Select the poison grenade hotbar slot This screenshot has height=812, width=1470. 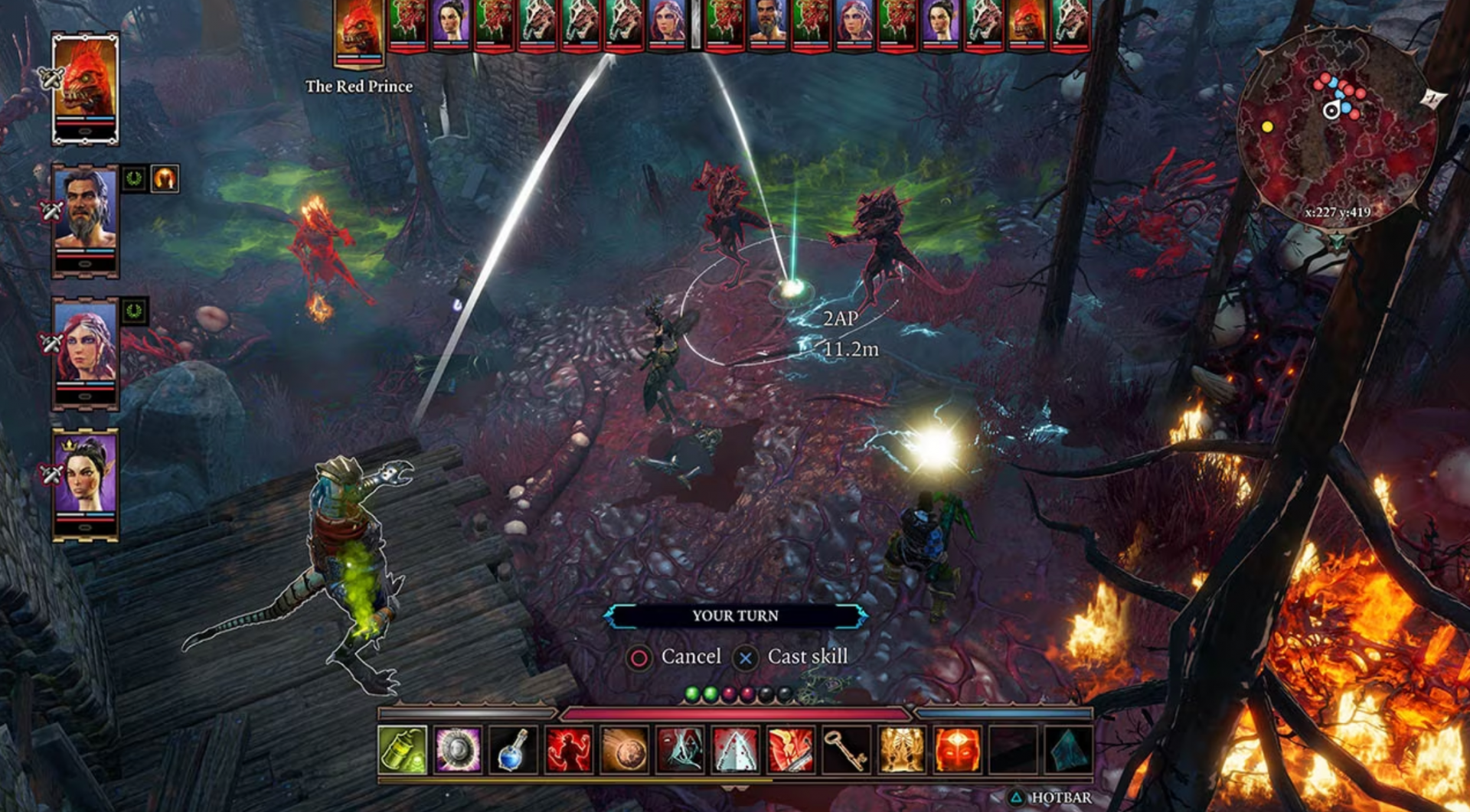pos(402,750)
